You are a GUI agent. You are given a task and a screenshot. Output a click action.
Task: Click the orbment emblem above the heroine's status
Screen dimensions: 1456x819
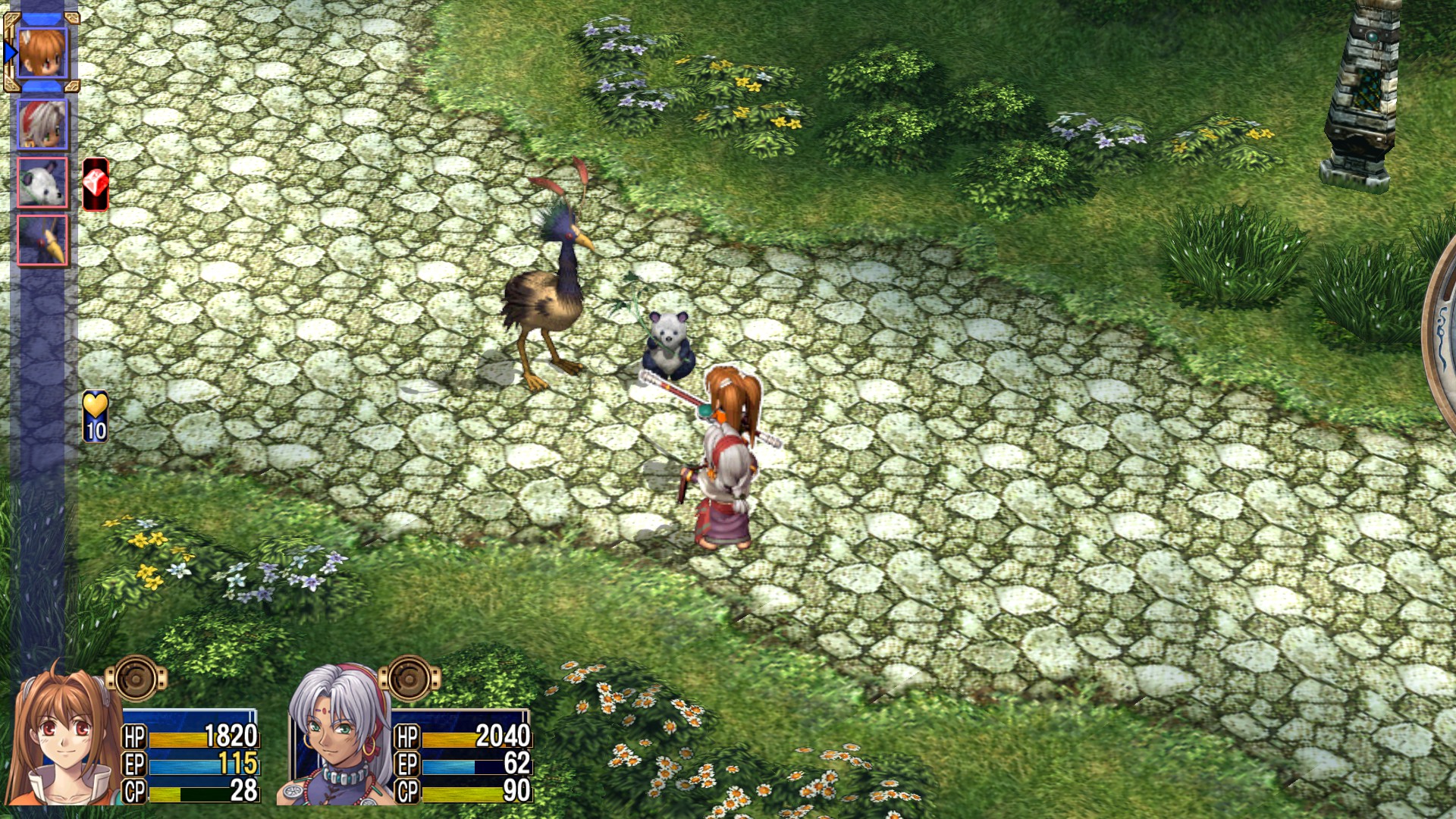pos(136,678)
